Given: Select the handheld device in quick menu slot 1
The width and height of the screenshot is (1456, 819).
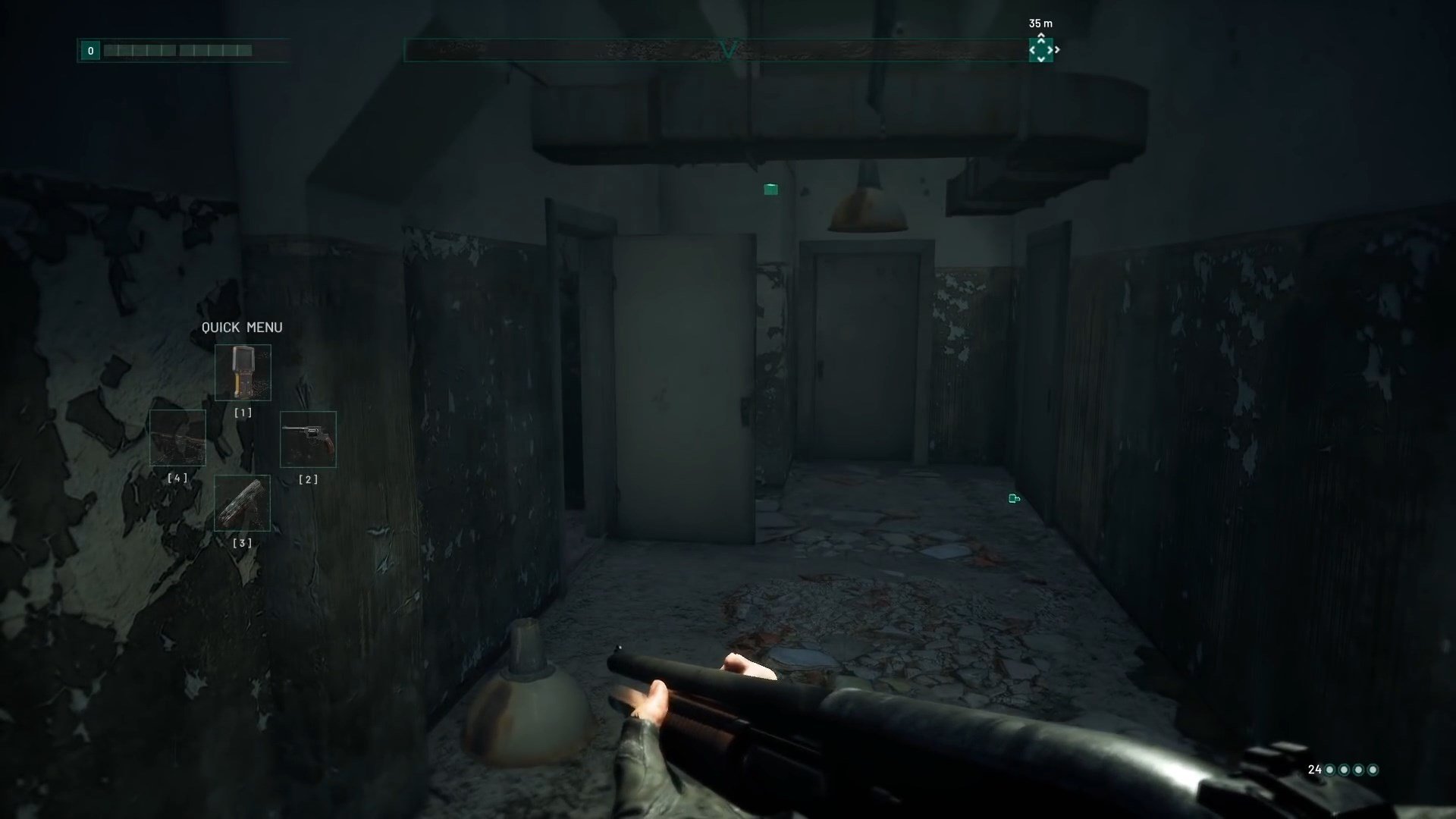Looking at the screenshot, I should (x=243, y=372).
